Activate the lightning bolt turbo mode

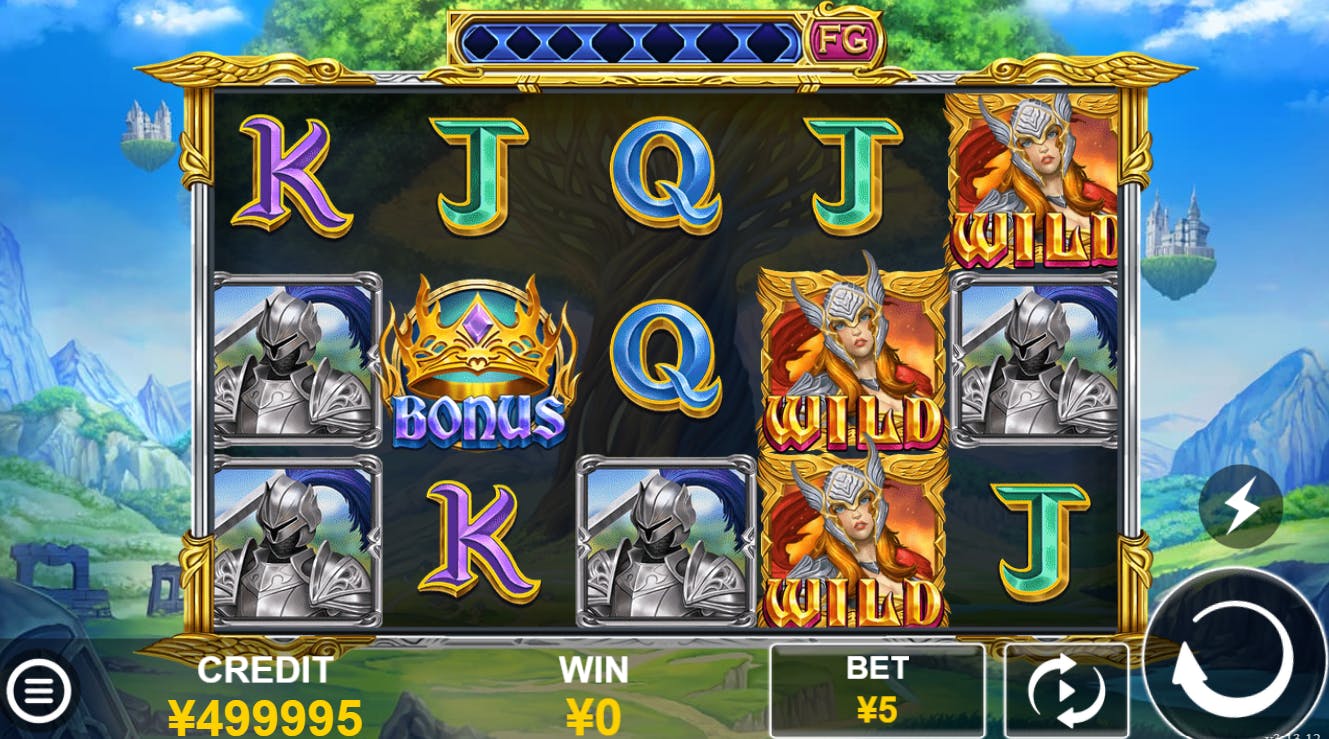pos(1241,506)
